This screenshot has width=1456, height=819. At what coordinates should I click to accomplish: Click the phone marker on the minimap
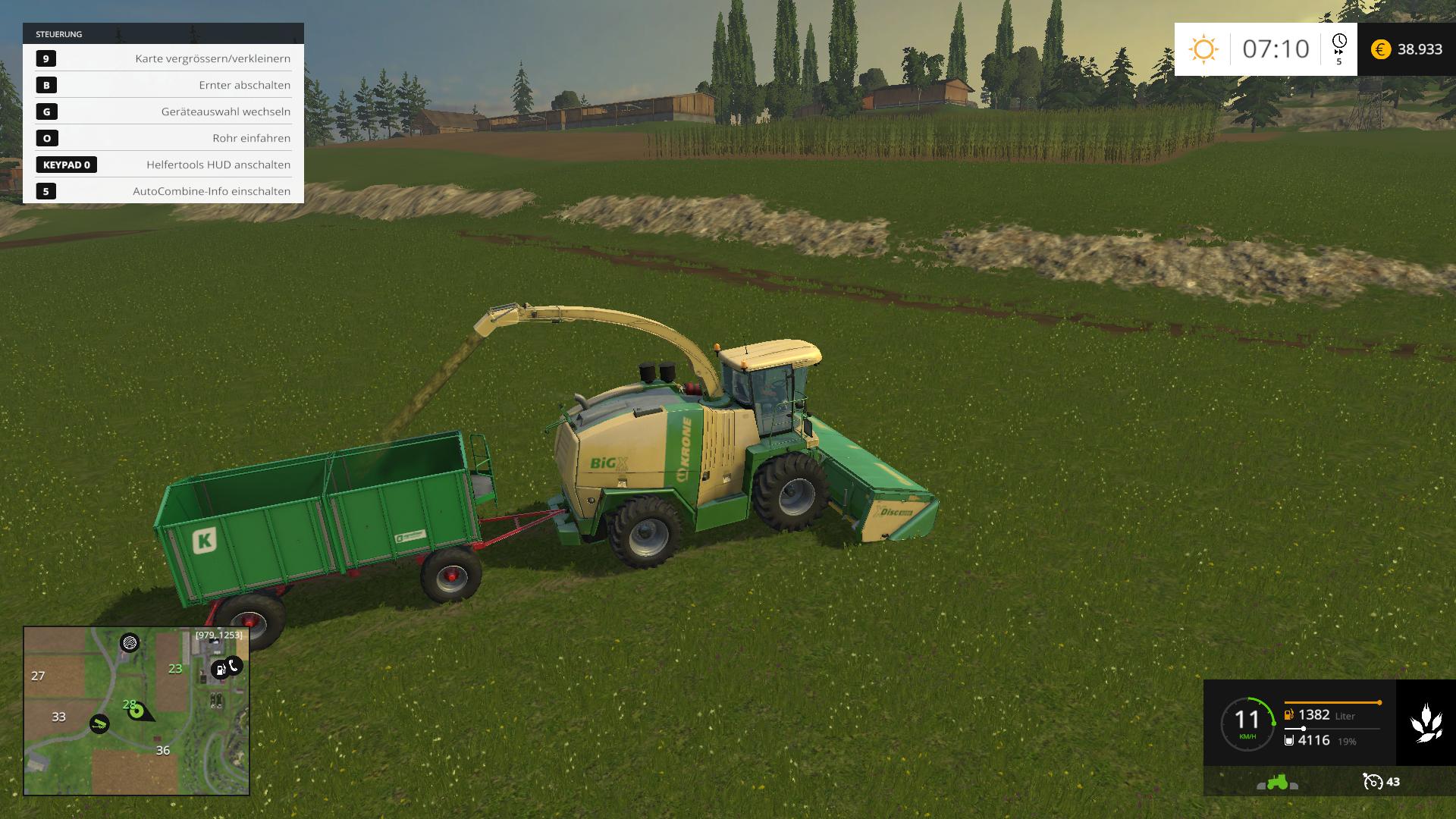pyautogui.click(x=234, y=666)
